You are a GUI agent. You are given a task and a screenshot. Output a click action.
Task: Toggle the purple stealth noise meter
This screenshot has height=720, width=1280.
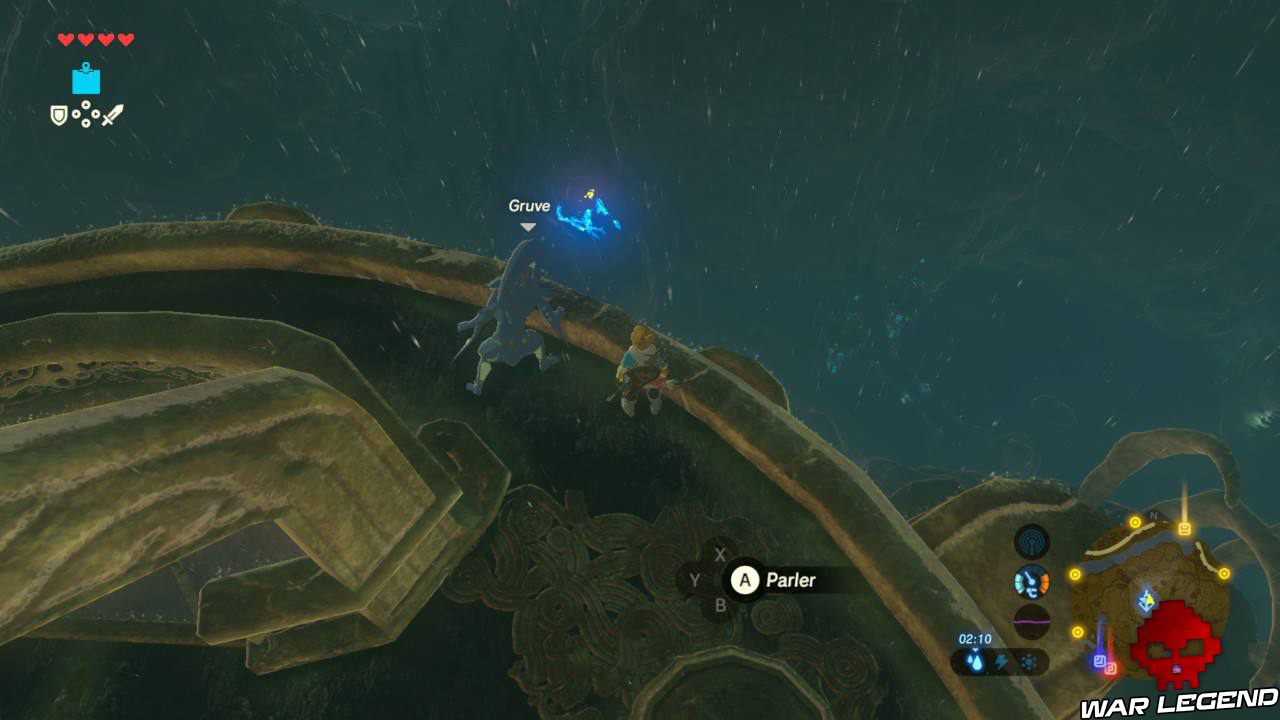[1031, 619]
